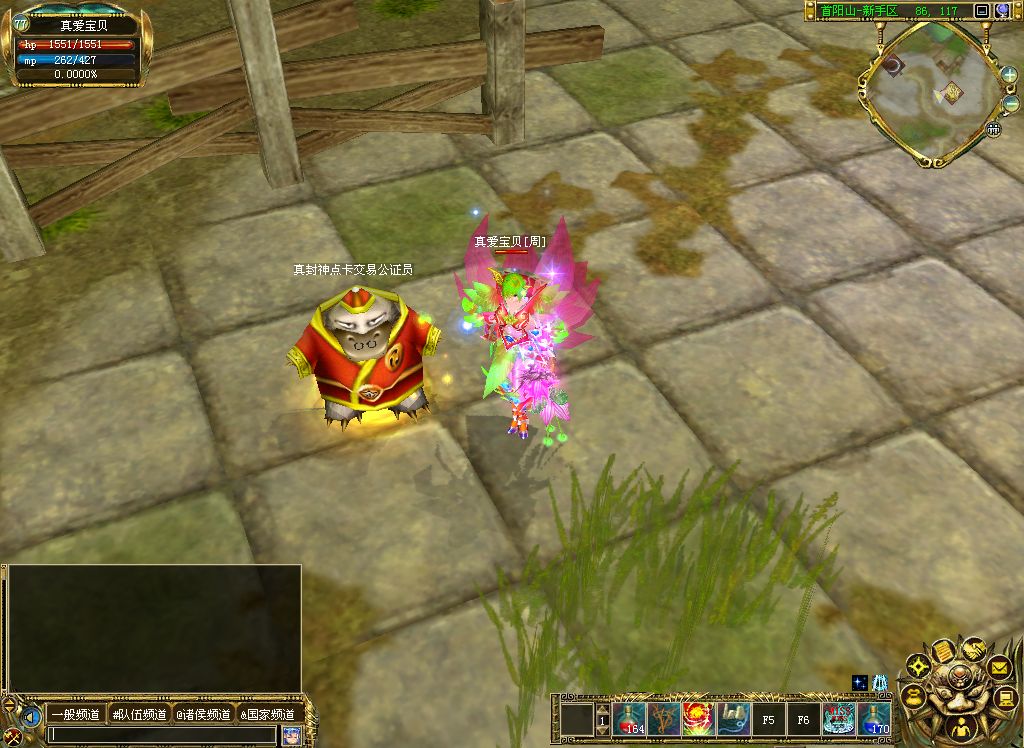
Task: Zoom out the minimap with minus button
Action: click(x=1009, y=105)
